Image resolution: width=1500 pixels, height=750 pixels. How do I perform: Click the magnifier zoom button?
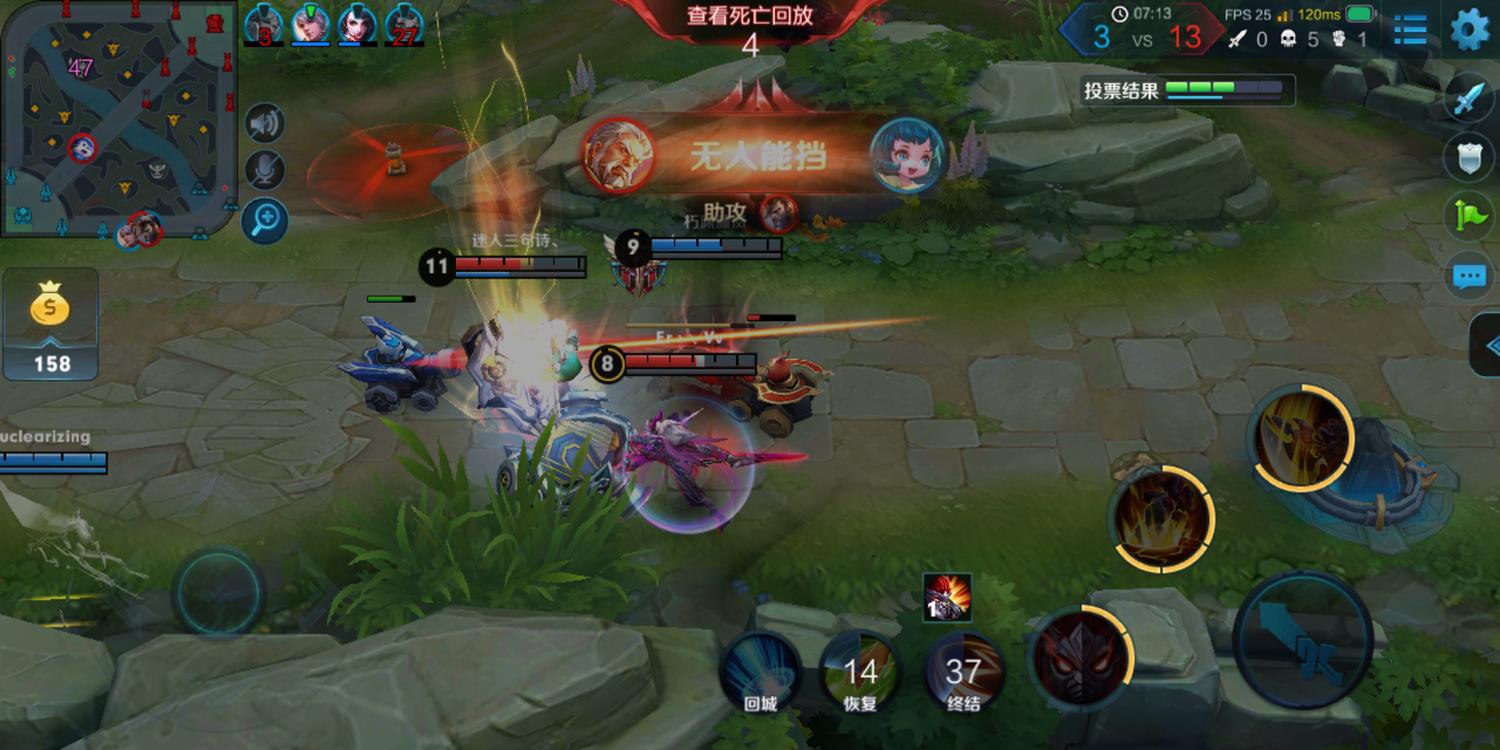(265, 221)
